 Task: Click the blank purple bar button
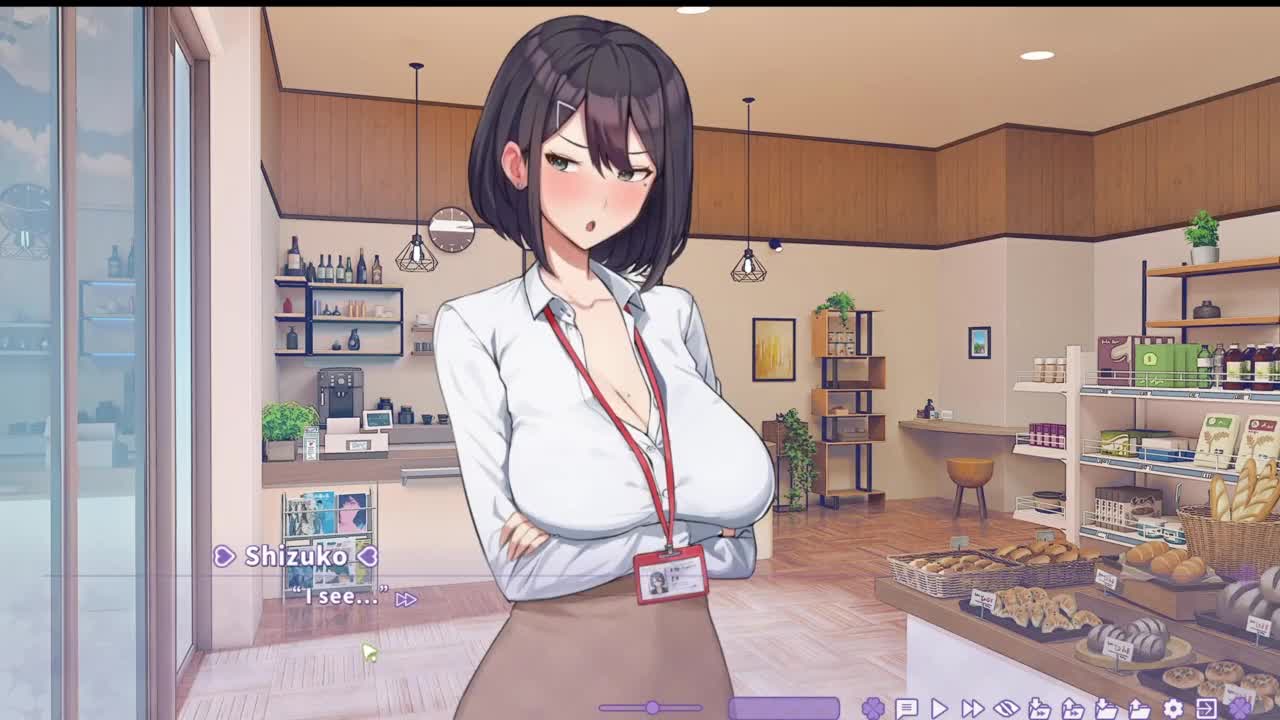784,708
